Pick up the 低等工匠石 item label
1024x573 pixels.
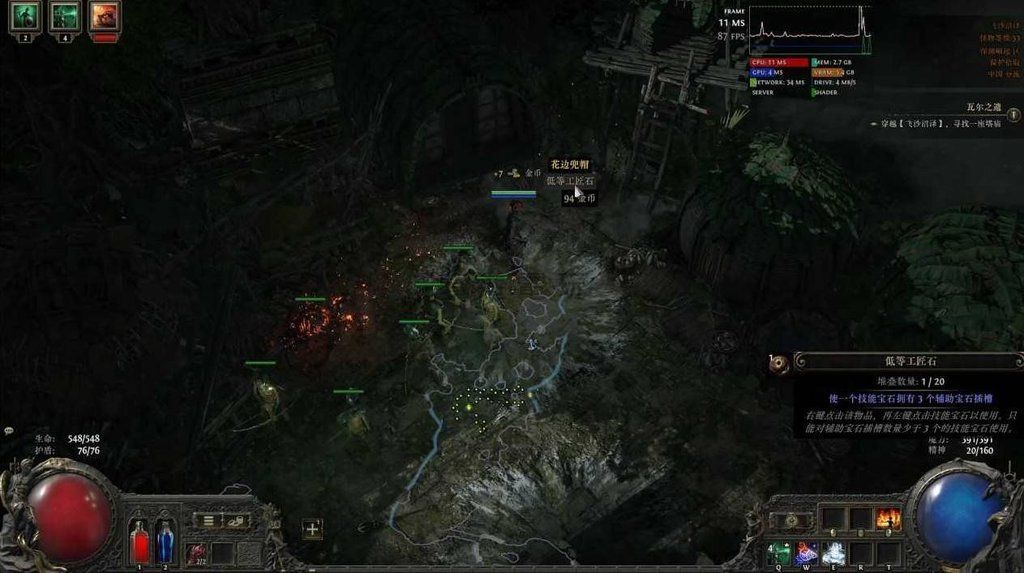(x=570, y=181)
